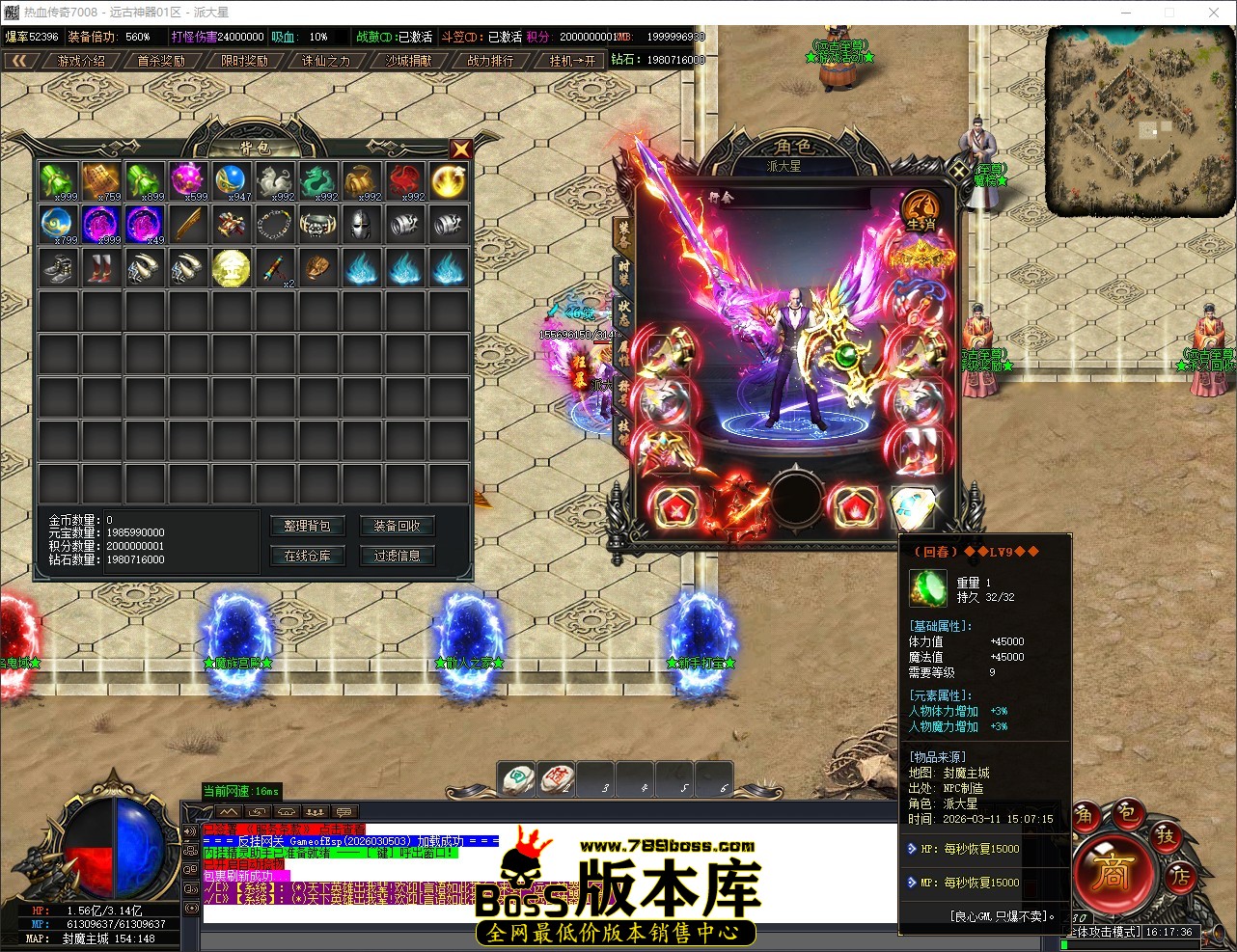Open shop via the 店 orb
Viewport: 1237px width, 952px height.
(x=1179, y=876)
